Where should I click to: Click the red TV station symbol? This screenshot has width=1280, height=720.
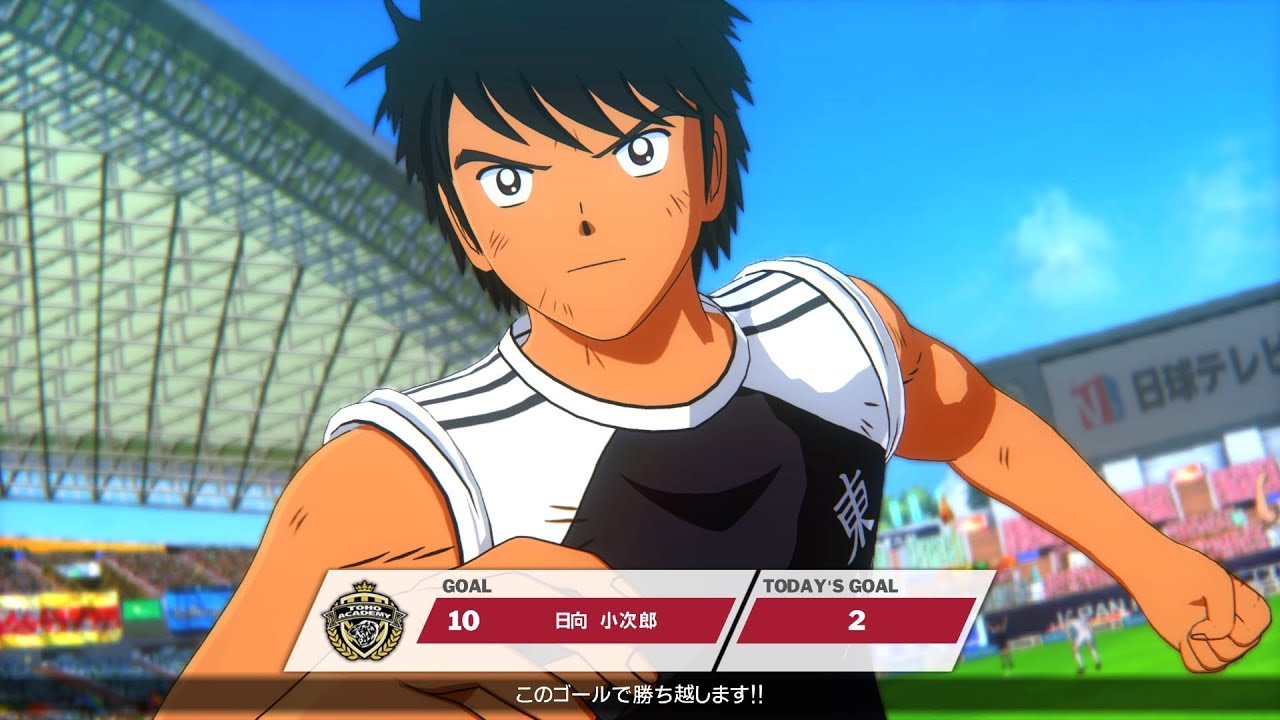(1088, 395)
